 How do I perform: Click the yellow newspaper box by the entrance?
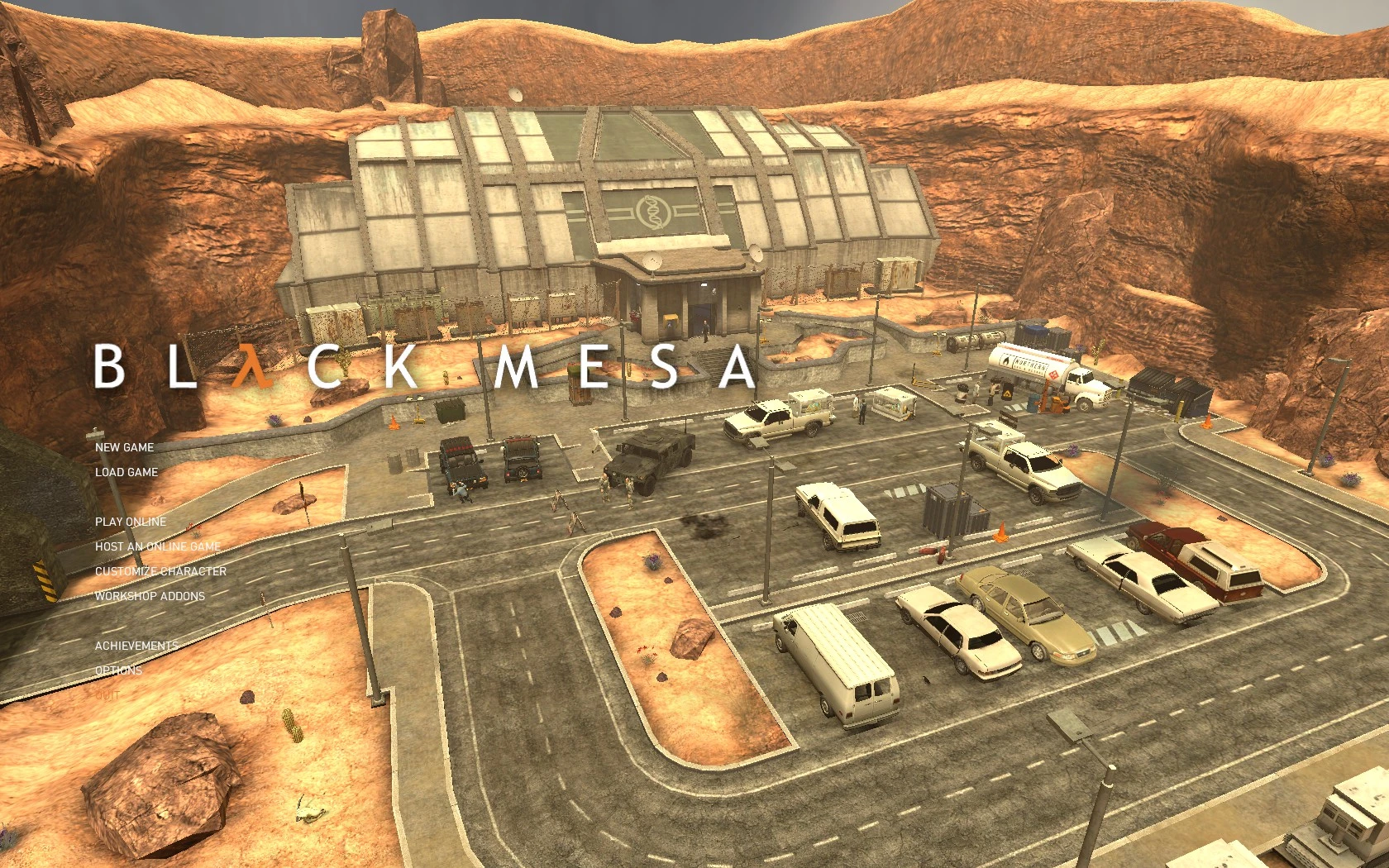click(x=670, y=318)
